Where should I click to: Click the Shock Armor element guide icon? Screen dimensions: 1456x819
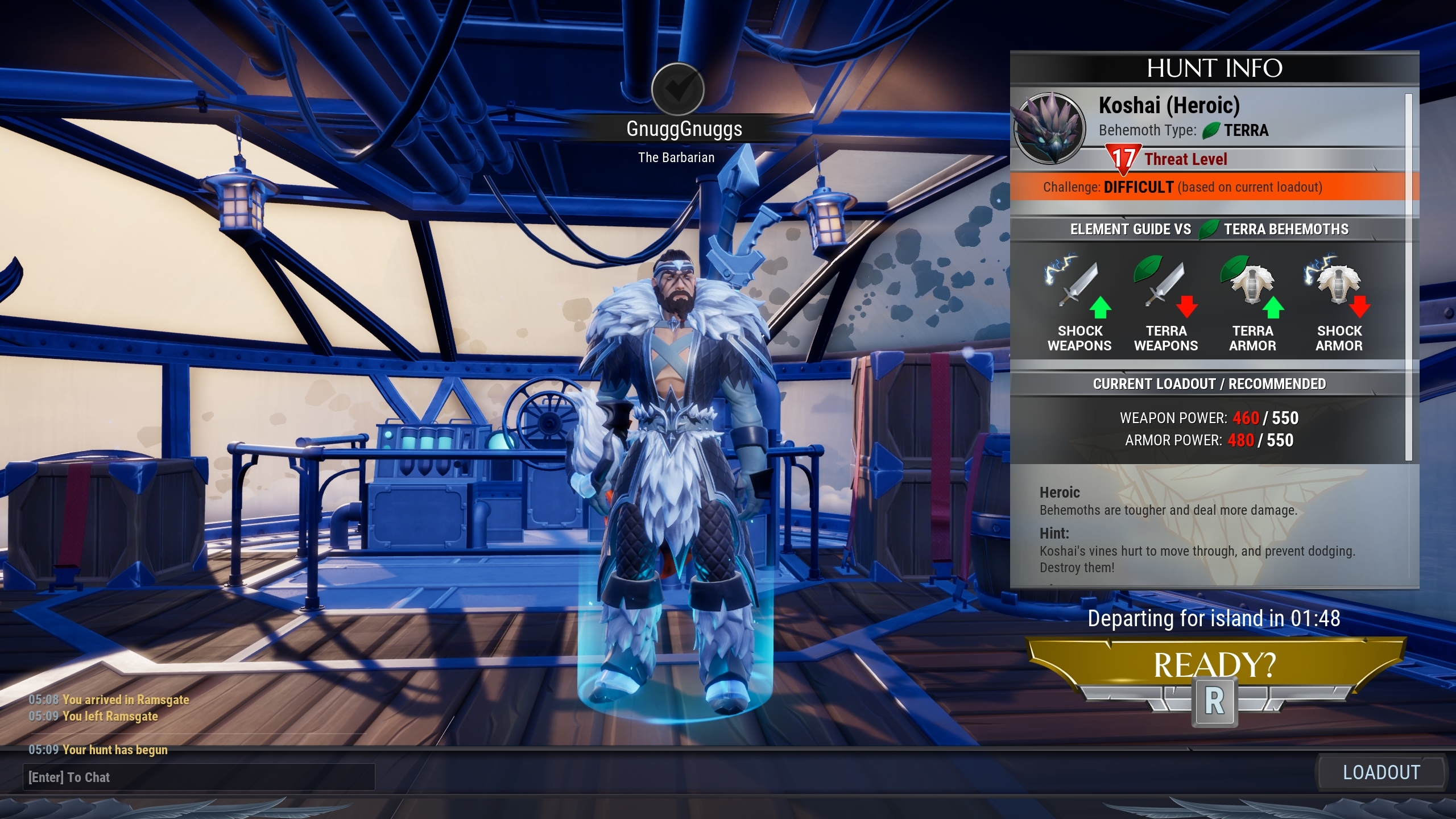tap(1339, 286)
